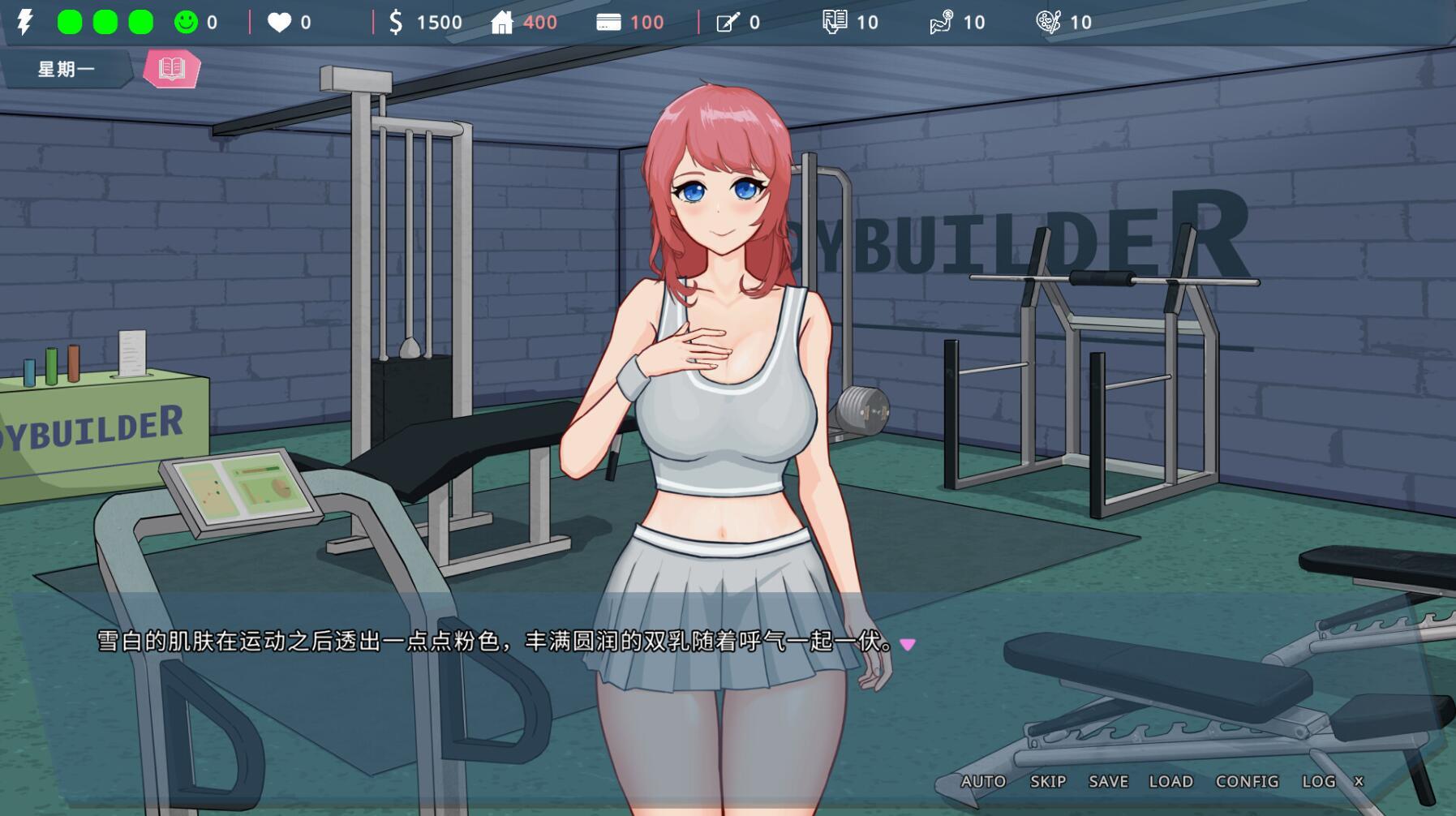
Task: Click the white heart affection icon
Action: (x=278, y=22)
